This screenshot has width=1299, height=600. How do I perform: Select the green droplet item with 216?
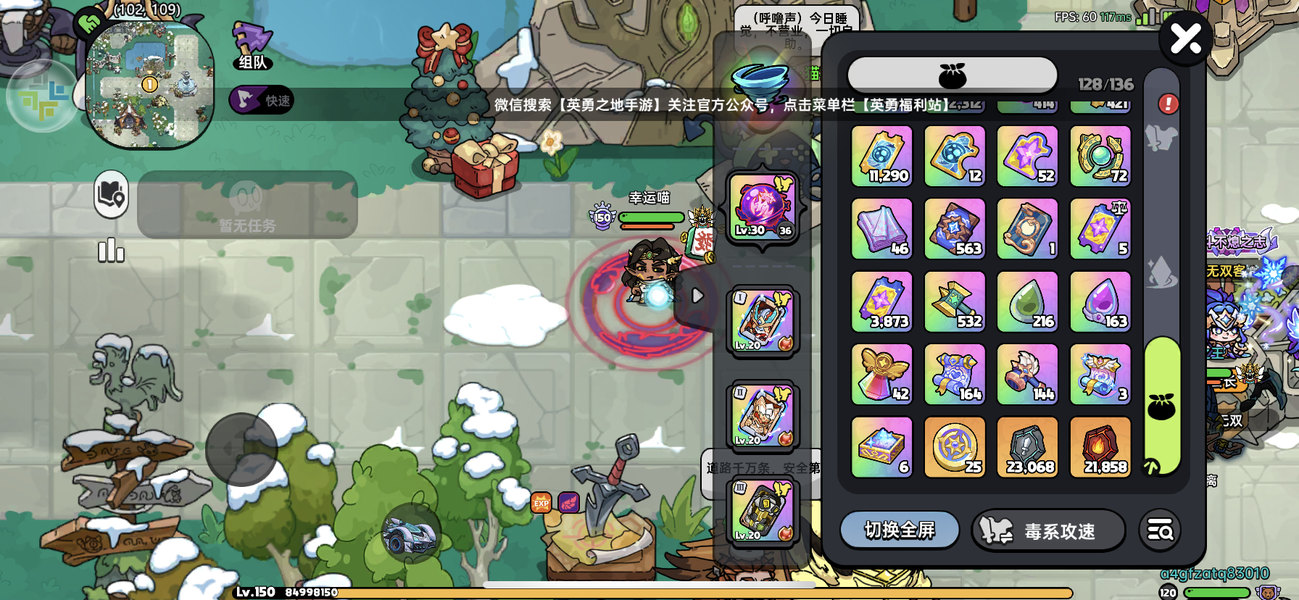[x=1027, y=301]
